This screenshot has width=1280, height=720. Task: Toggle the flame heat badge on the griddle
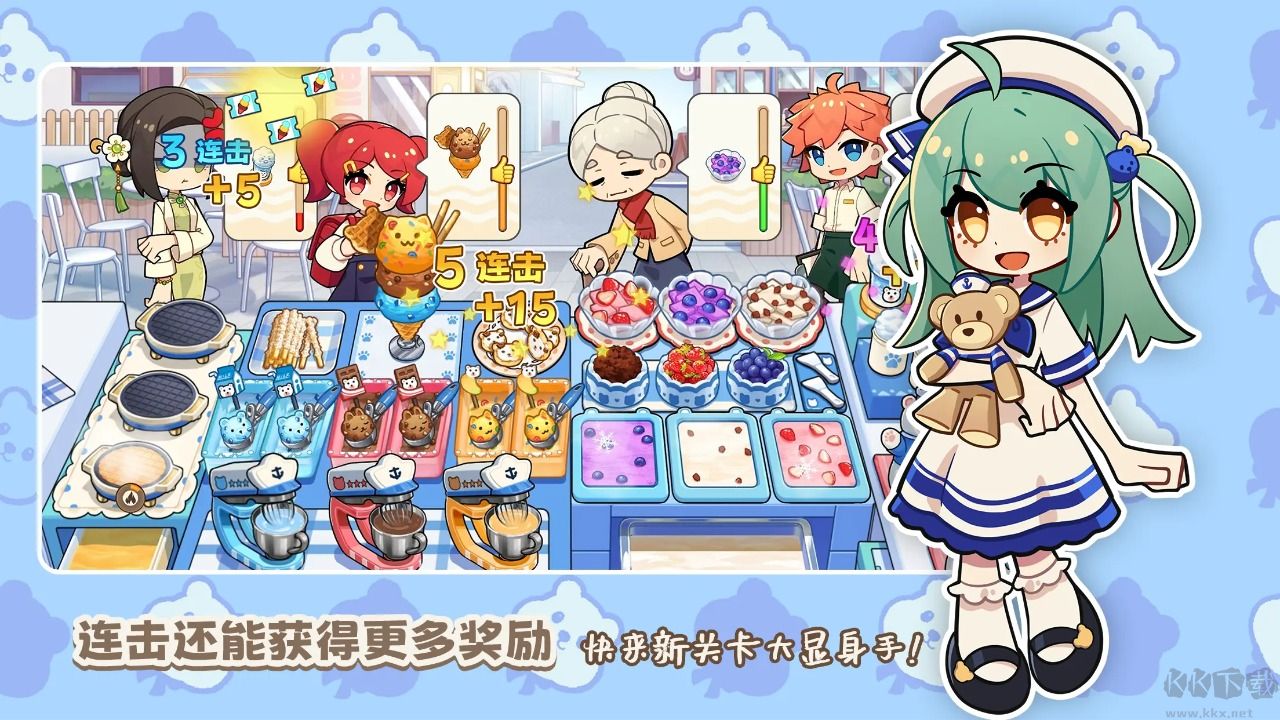pos(131,498)
